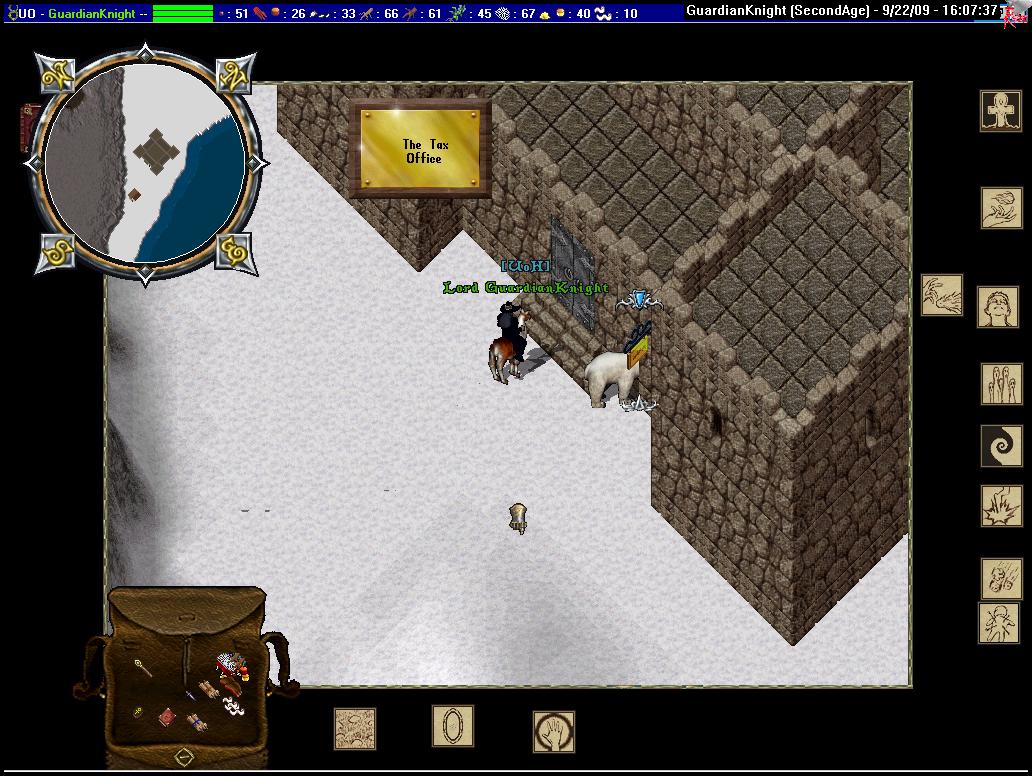Open the red book beside the minimap
1032x776 pixels.
point(30,127)
